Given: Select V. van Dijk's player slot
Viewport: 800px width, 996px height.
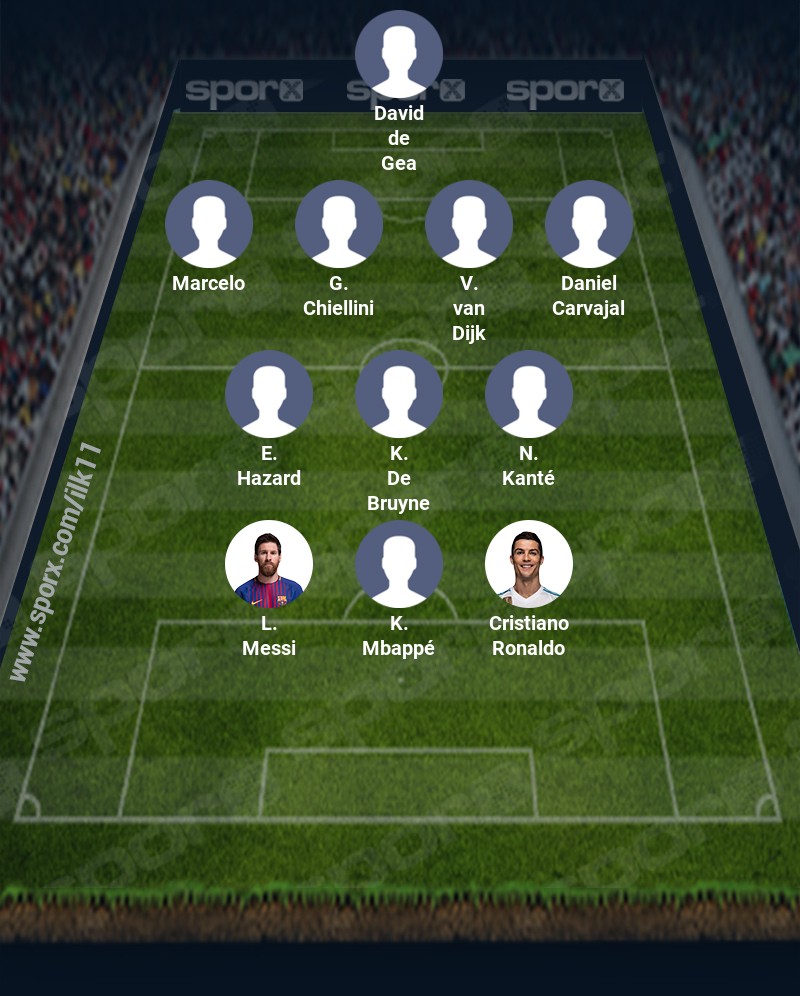Looking at the screenshot, I should pos(469,224).
